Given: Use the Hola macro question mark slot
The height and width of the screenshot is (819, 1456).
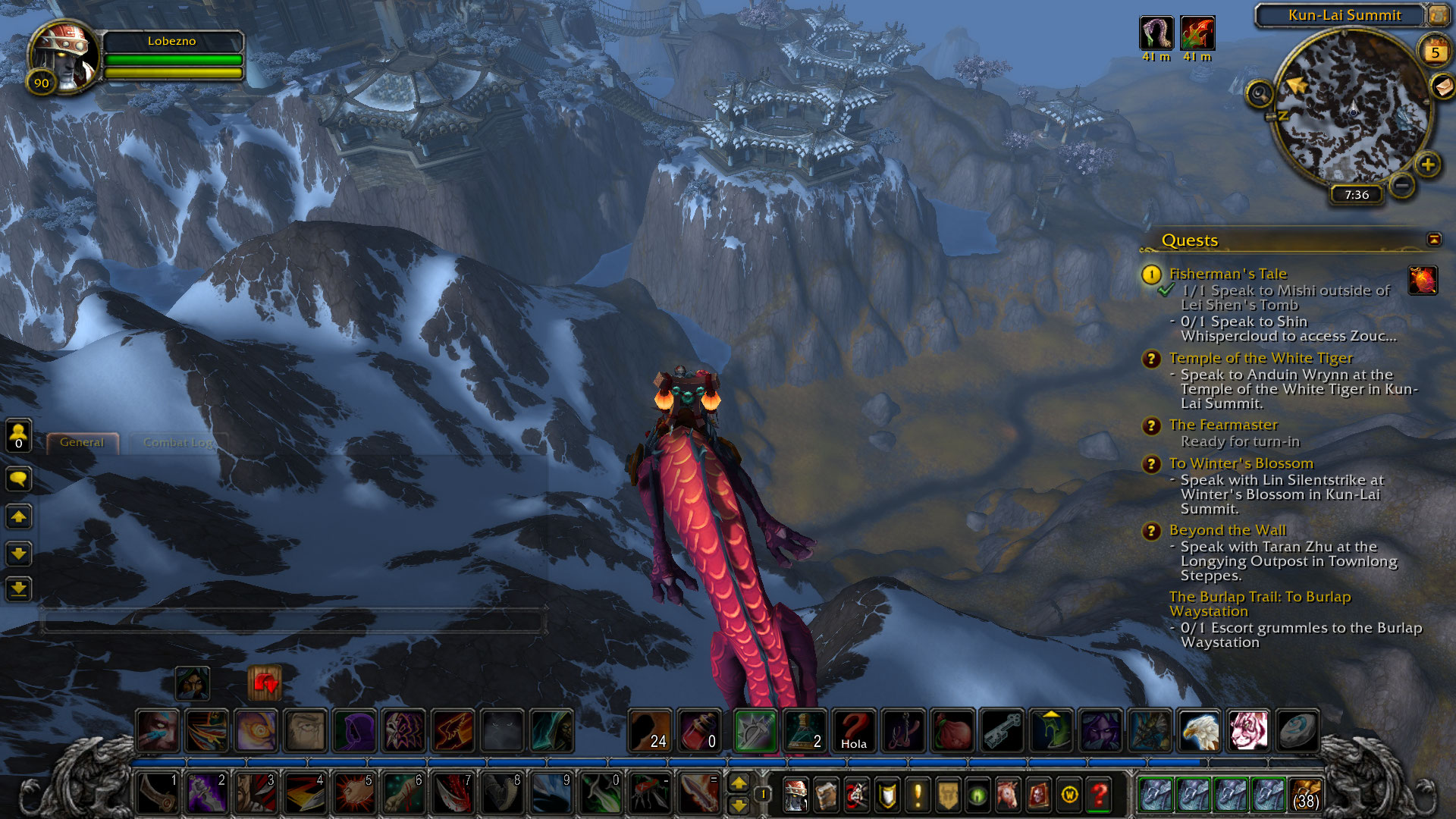Looking at the screenshot, I should click(x=854, y=730).
